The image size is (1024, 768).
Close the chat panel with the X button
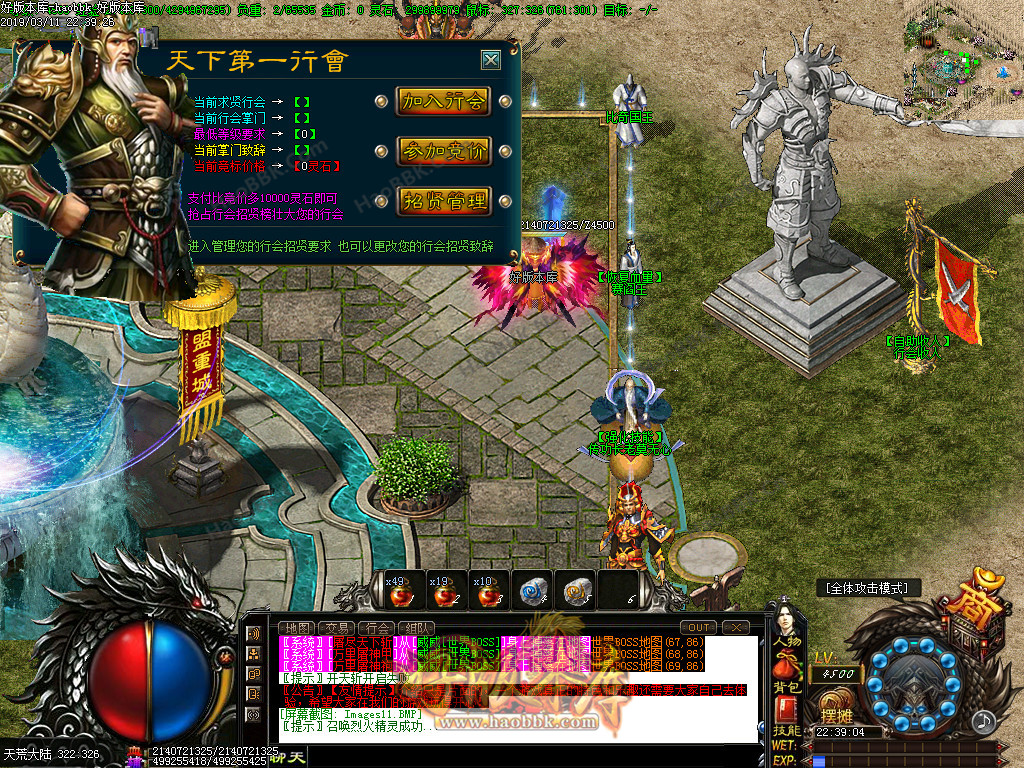point(737,627)
